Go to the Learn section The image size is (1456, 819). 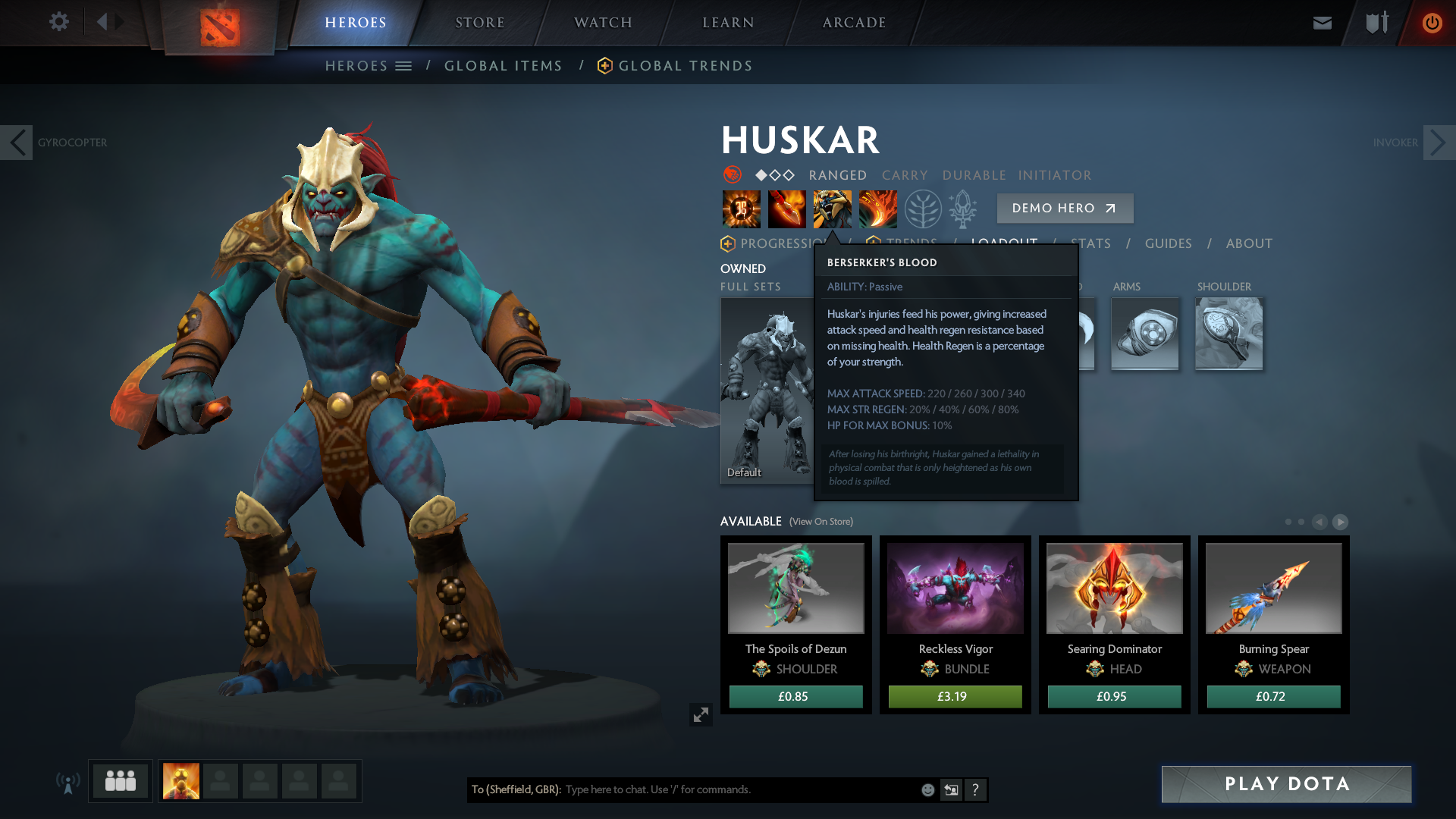tap(728, 23)
